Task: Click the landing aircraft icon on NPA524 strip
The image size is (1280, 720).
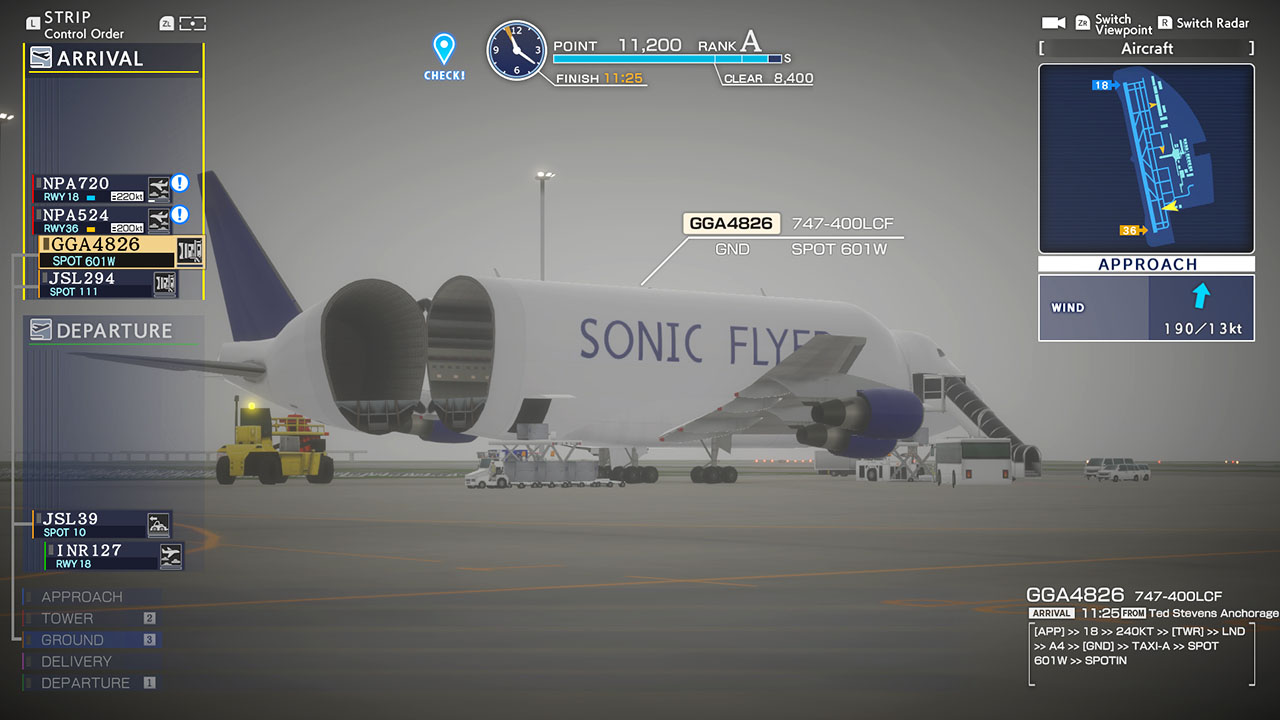Action: [x=160, y=218]
